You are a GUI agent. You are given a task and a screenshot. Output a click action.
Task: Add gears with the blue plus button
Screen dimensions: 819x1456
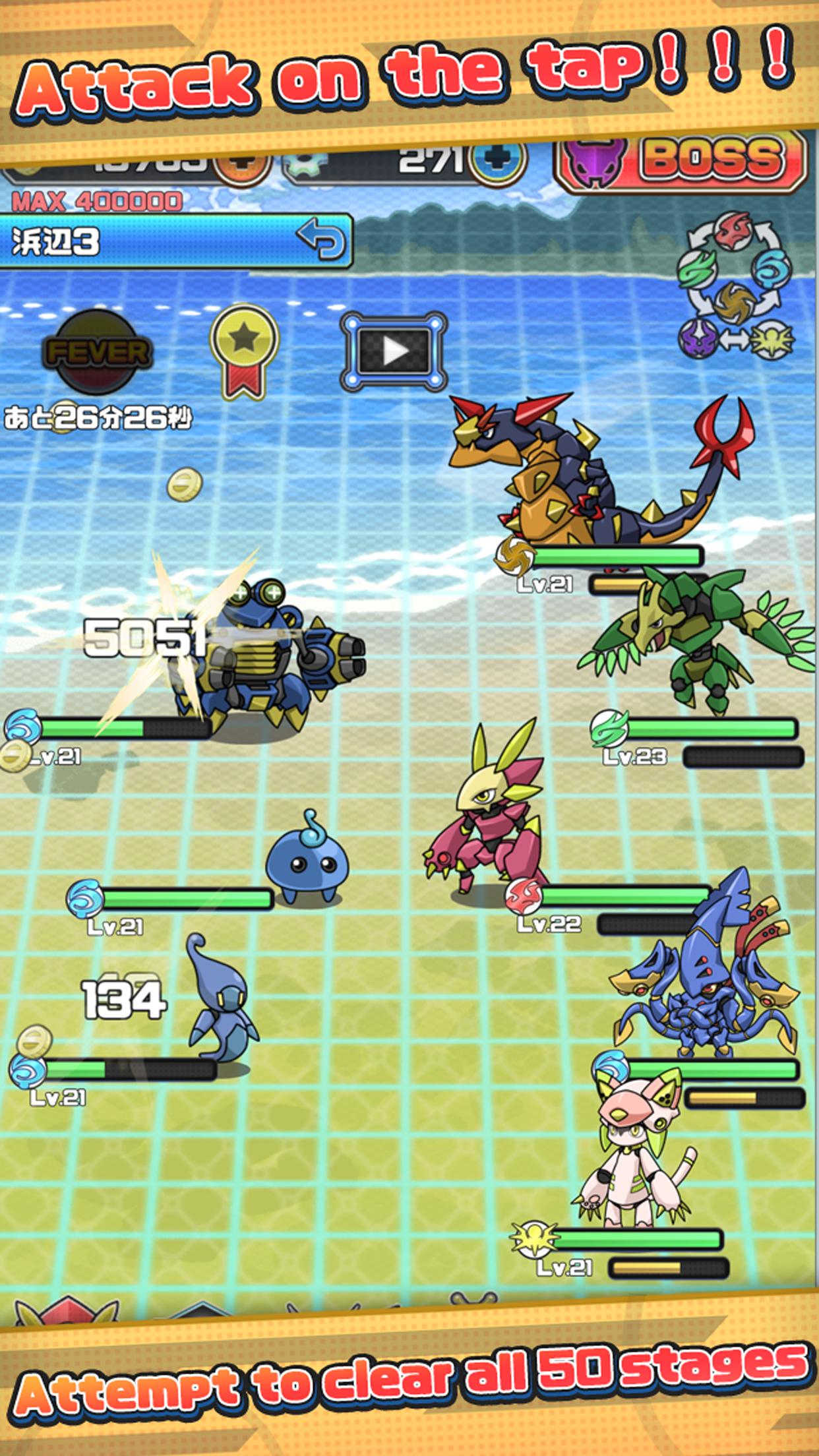point(498,162)
